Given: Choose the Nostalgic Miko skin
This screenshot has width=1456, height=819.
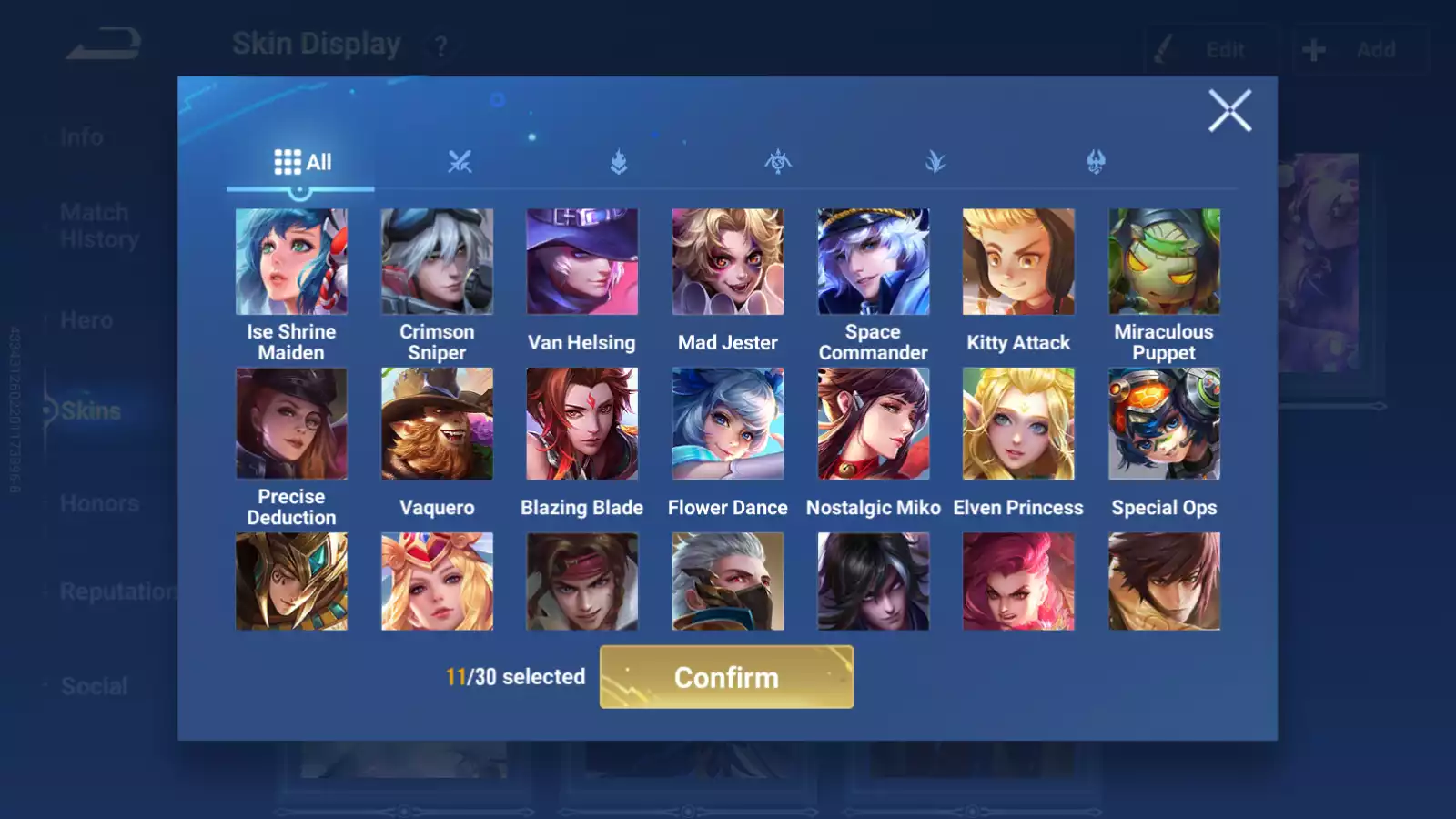Looking at the screenshot, I should (874, 423).
